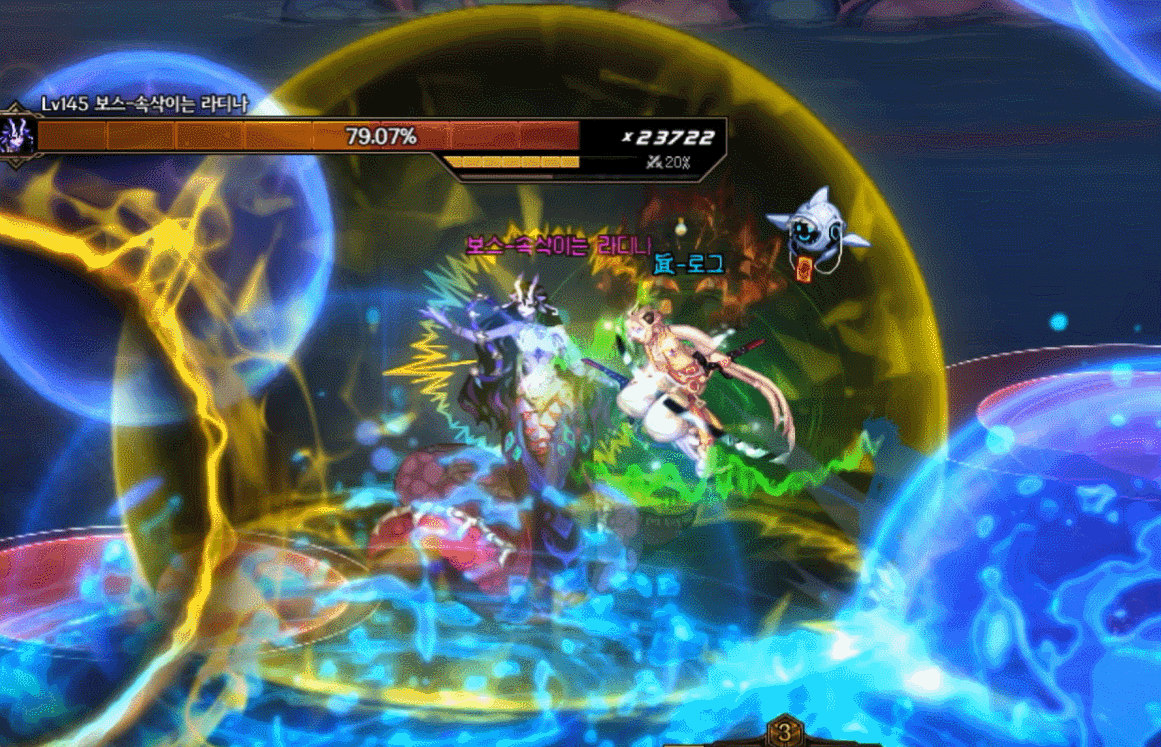Click the boss portrait icon
Viewport: 1161px width, 747px height.
coord(17,134)
